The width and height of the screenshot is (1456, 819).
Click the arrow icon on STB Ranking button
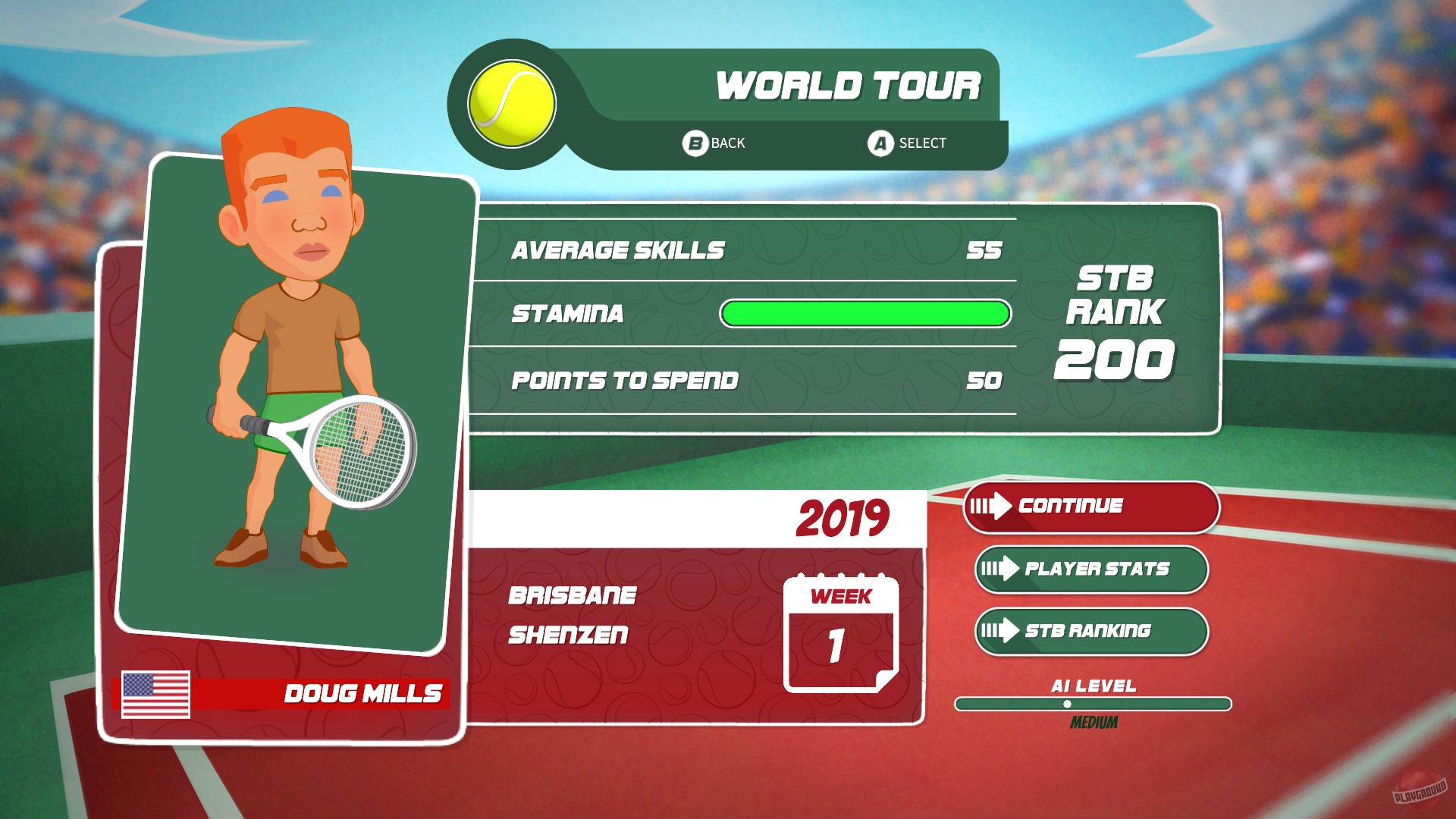point(1003,630)
